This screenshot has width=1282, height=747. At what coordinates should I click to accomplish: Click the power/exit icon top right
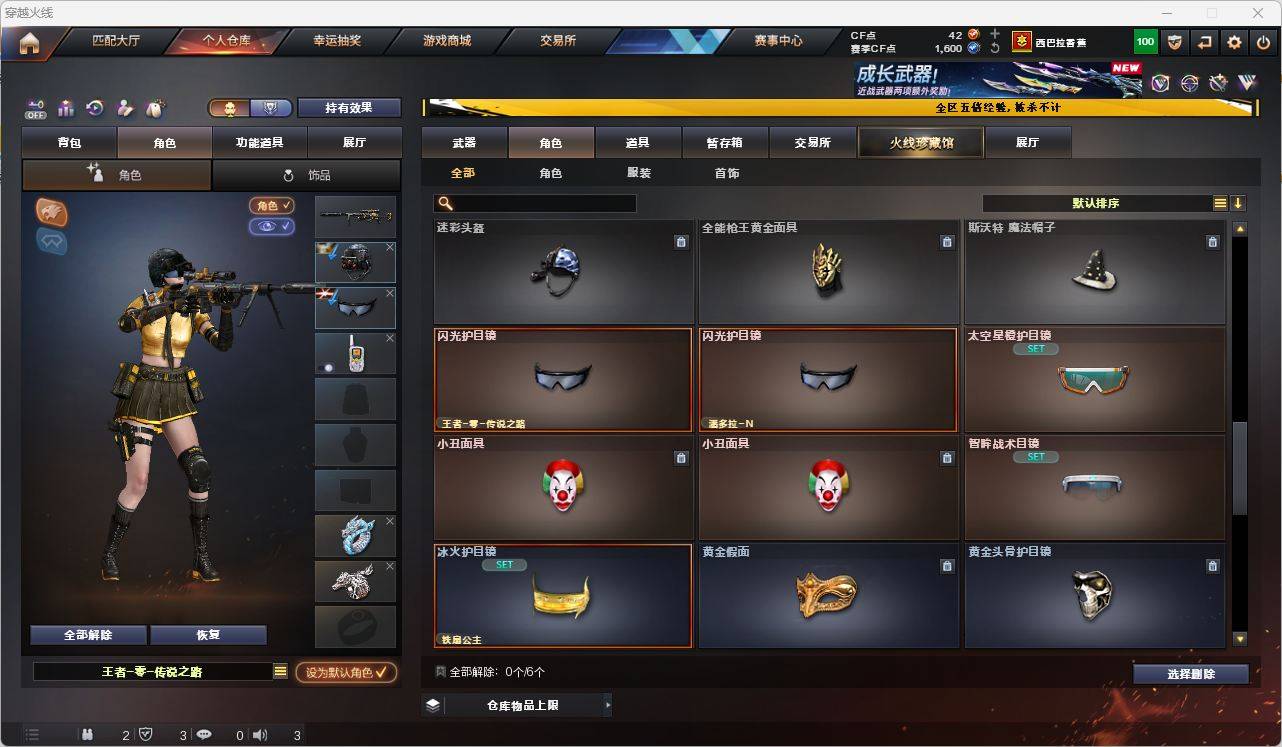click(1261, 42)
